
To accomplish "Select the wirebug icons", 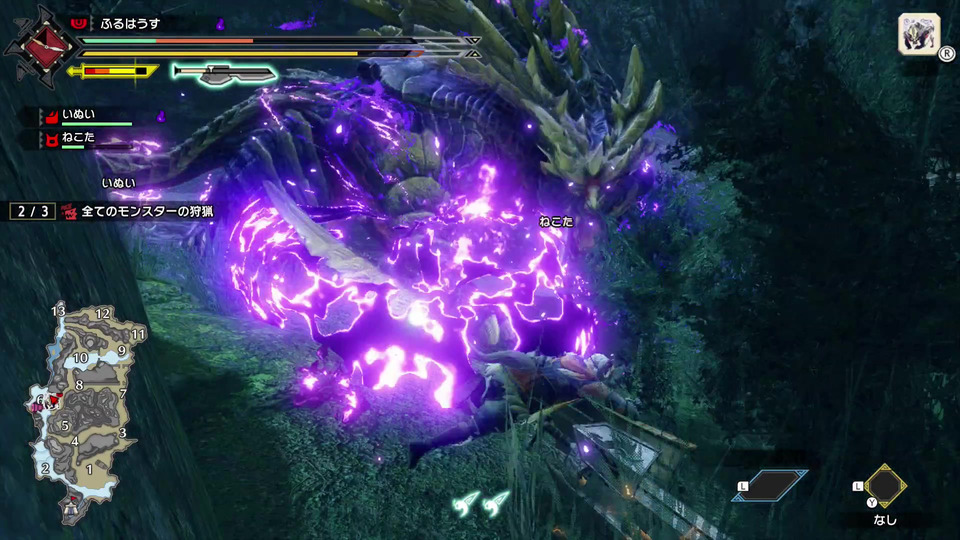I will click(480, 505).
